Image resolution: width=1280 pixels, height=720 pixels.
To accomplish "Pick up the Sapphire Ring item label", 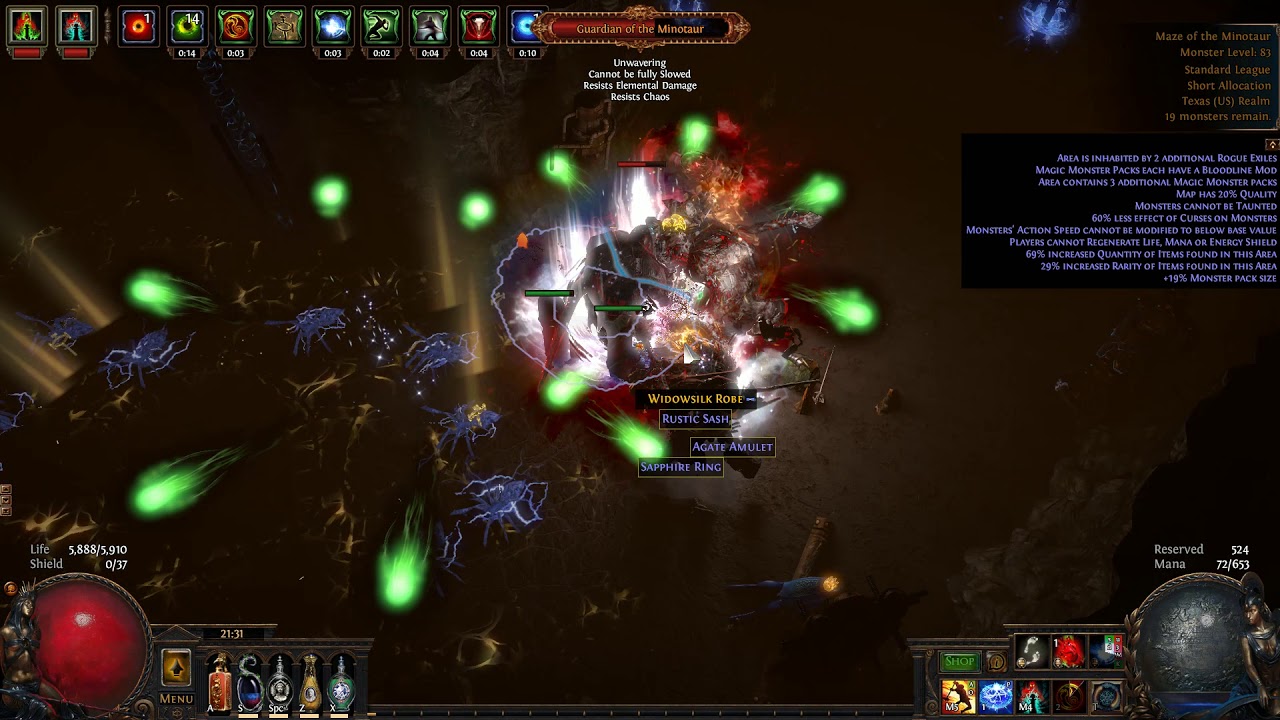I will (680, 467).
